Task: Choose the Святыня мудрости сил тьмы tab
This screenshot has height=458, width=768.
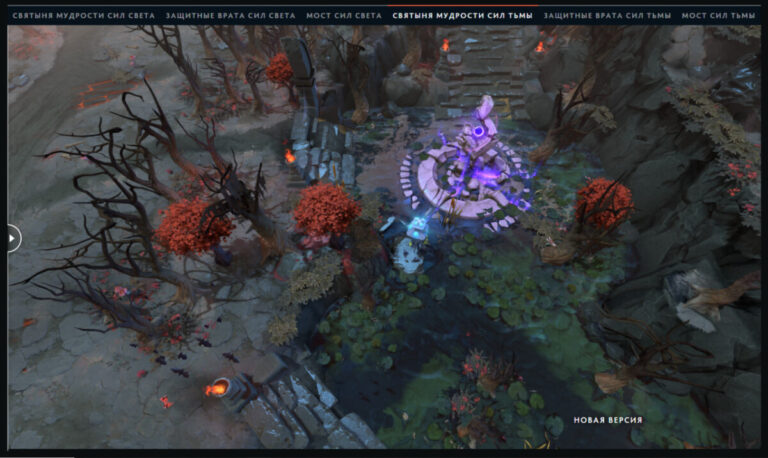Action: 464,16
